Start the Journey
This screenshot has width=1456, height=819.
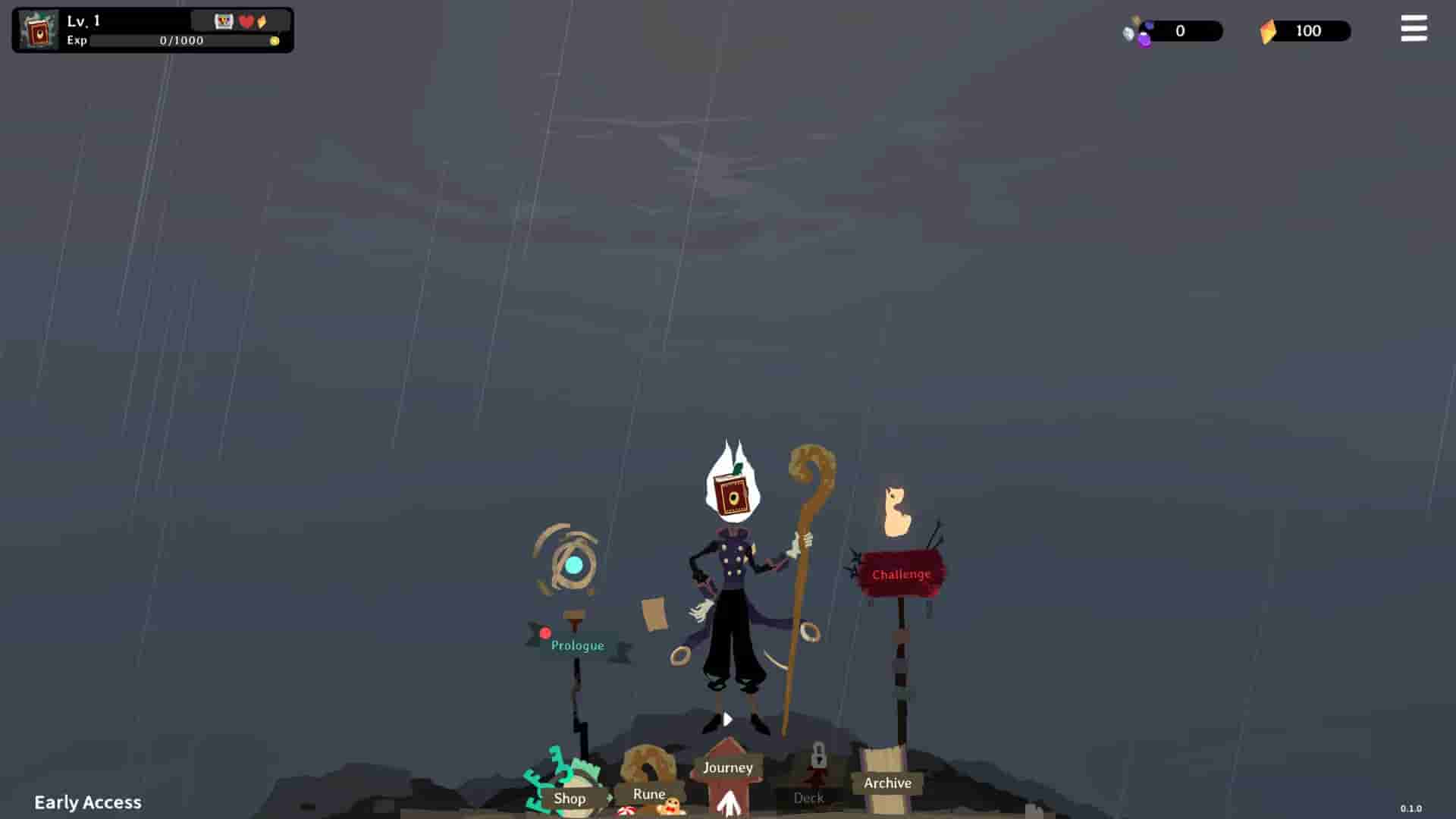(x=727, y=767)
